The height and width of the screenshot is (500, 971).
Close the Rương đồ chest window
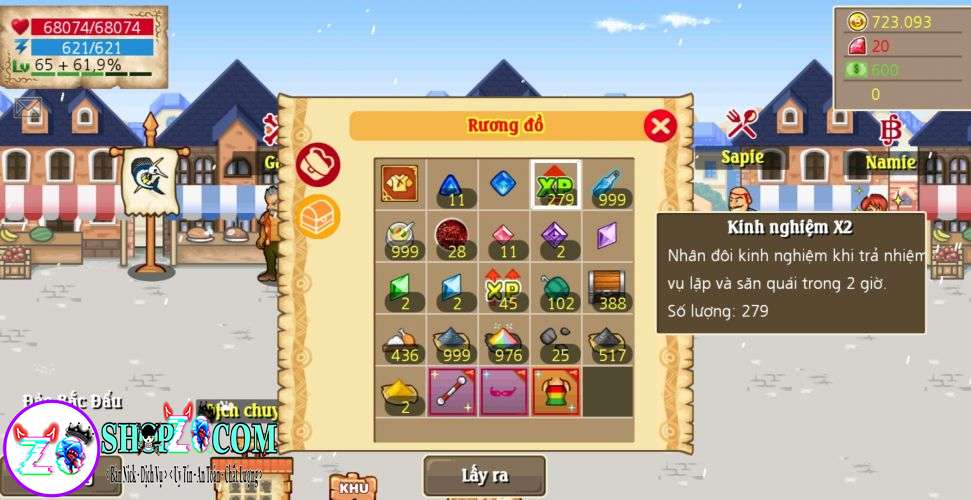[659, 126]
